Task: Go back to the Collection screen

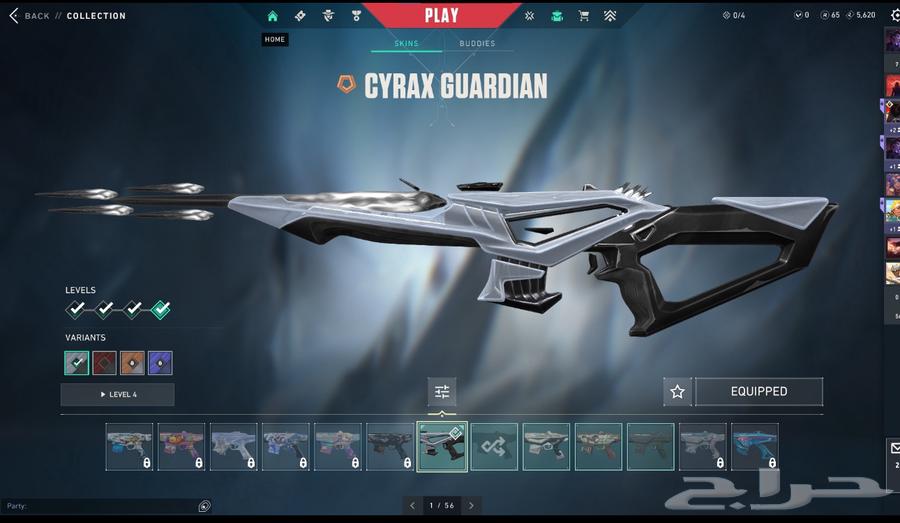Action: (x=30, y=16)
